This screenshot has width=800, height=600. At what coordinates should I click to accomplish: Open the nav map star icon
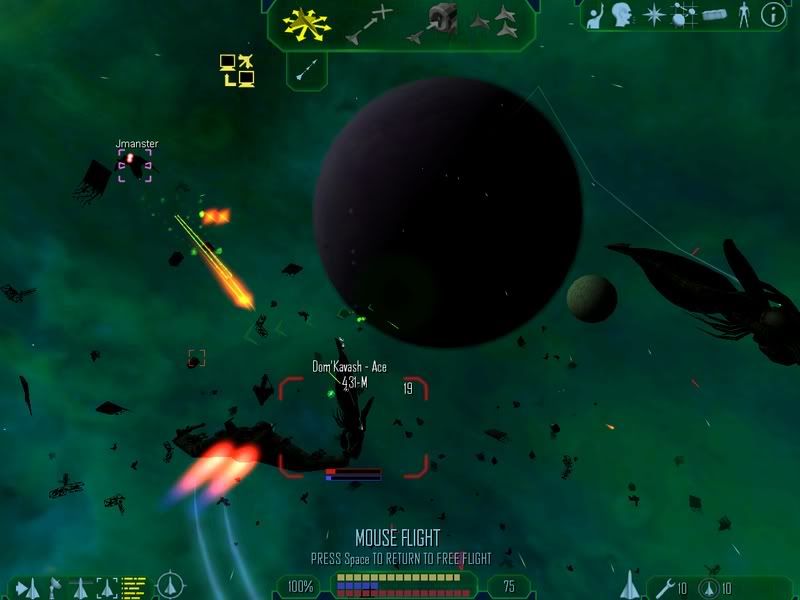click(x=653, y=15)
